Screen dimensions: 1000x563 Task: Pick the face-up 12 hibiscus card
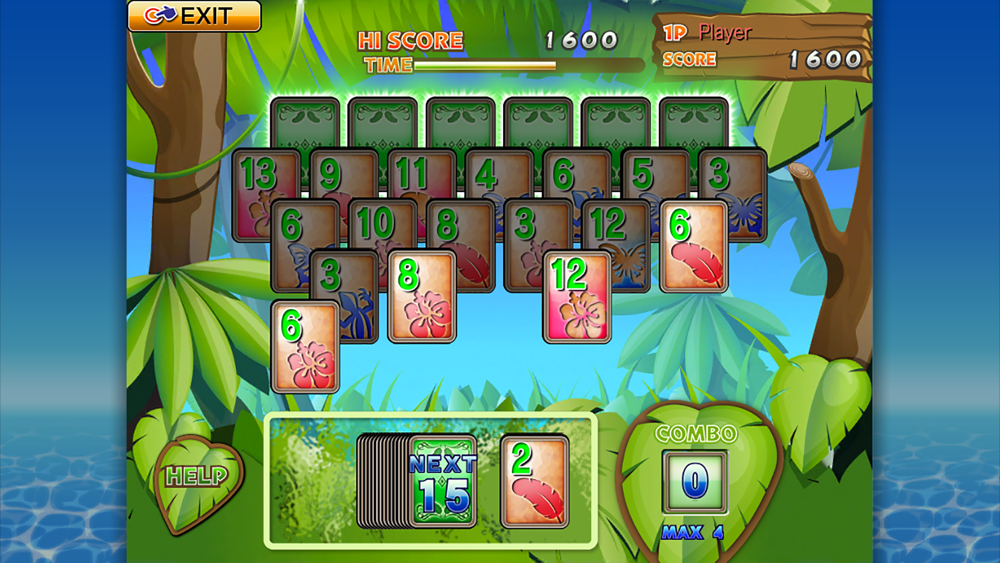pos(577,296)
